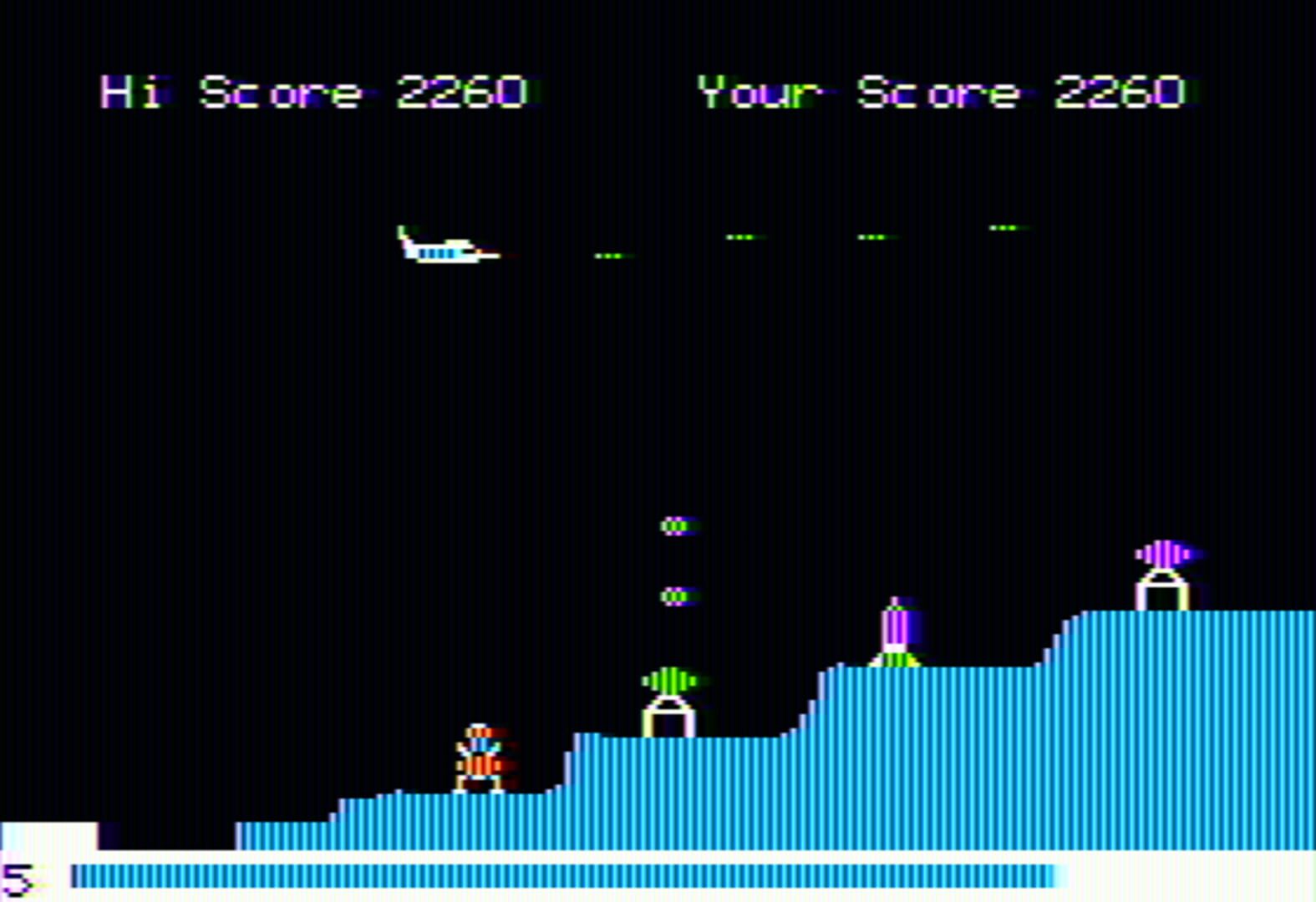The height and width of the screenshot is (902, 1316).
Task: Click the upper green bubble projectile
Action: click(675, 526)
